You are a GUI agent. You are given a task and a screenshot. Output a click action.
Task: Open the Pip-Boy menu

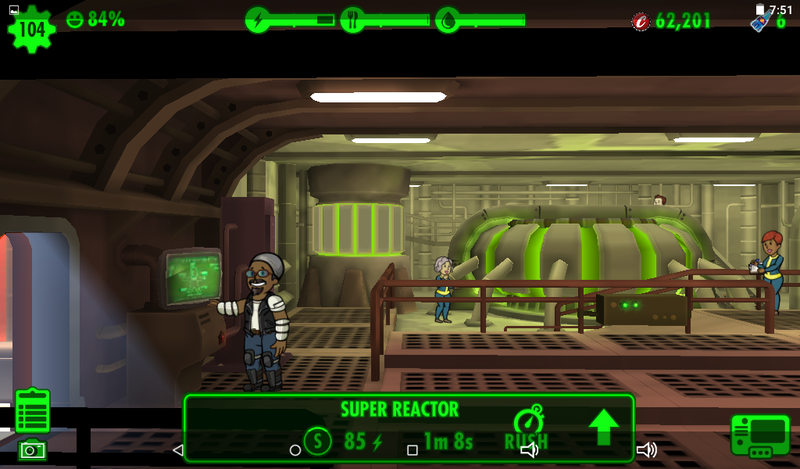[x=759, y=435]
